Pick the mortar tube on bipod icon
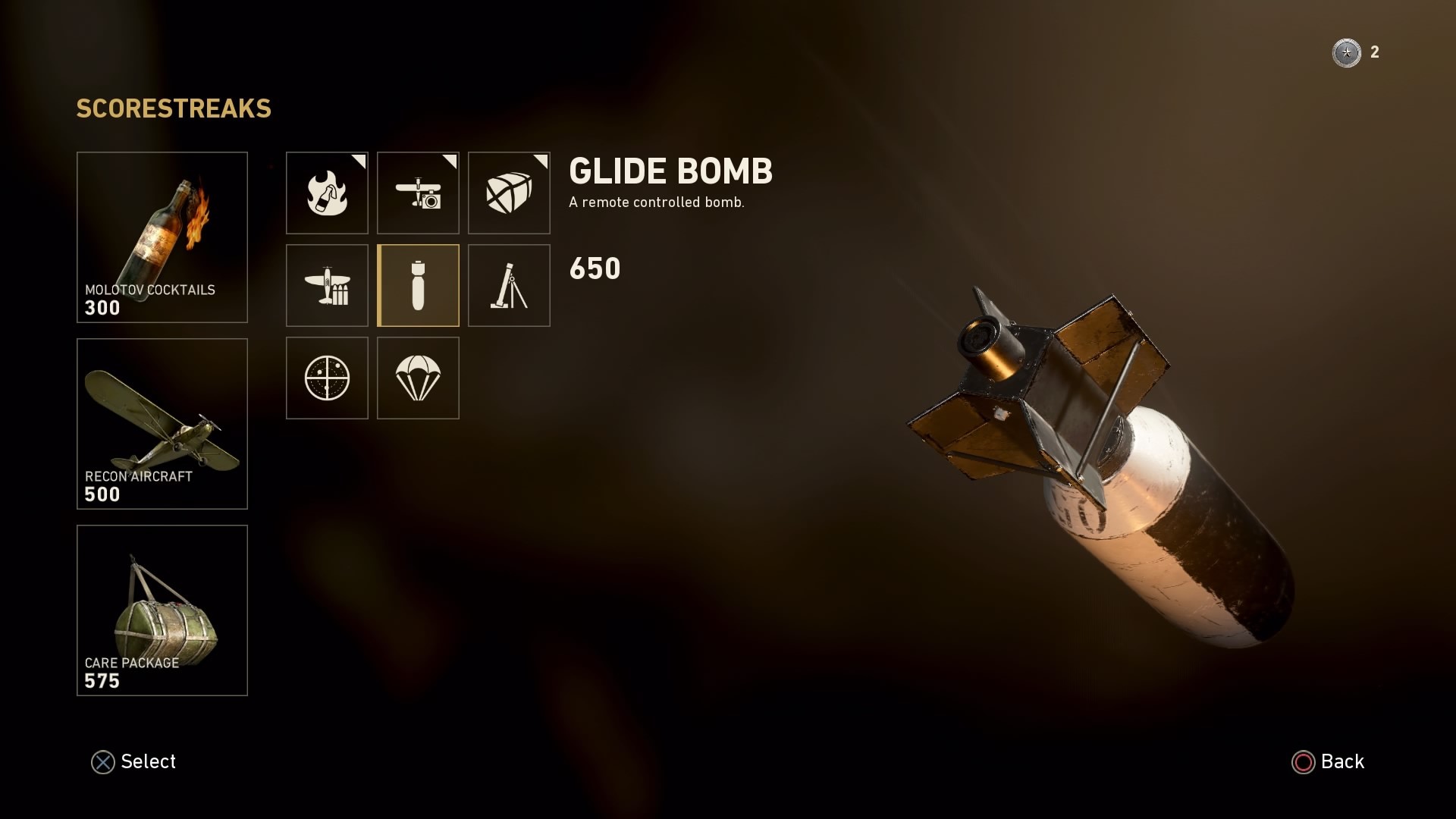 point(509,285)
